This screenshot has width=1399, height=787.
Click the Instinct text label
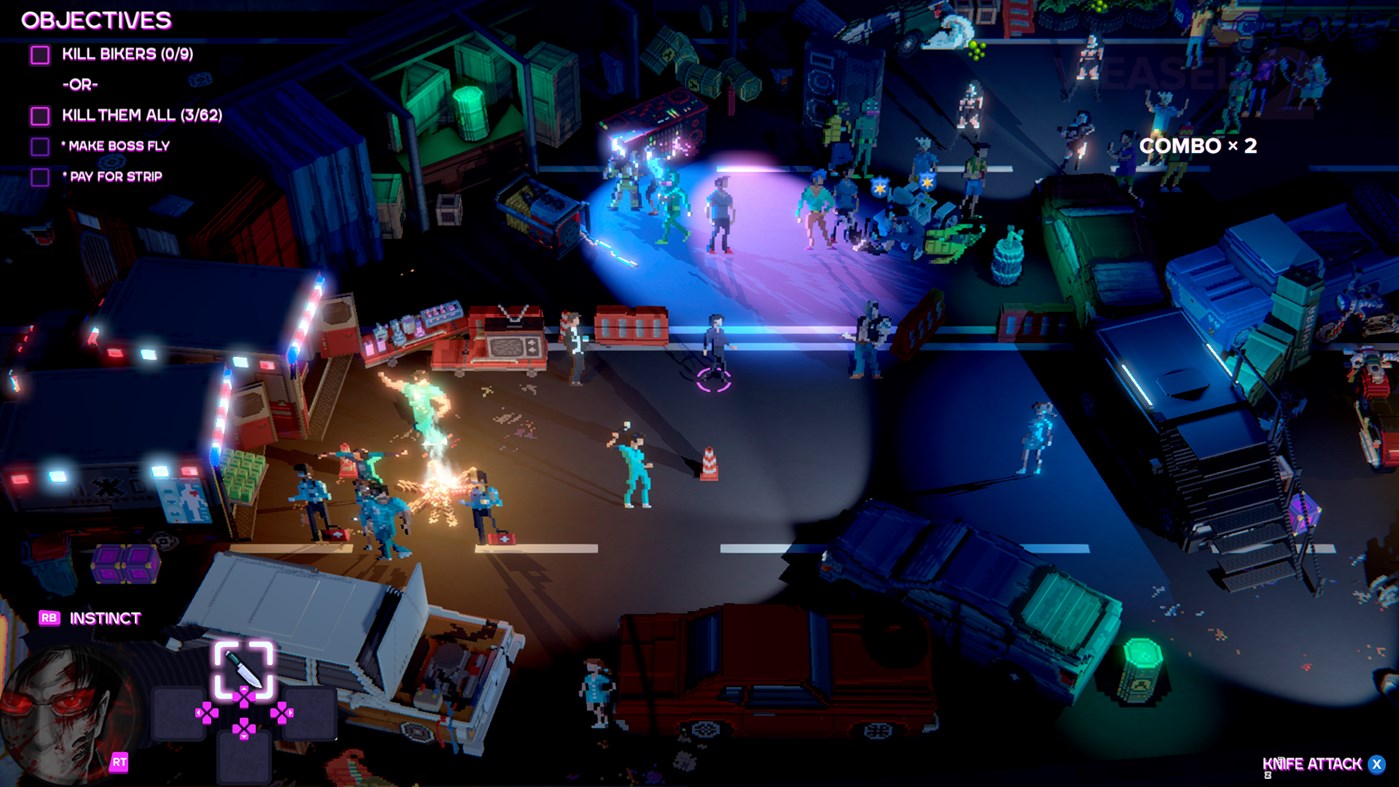(x=105, y=618)
